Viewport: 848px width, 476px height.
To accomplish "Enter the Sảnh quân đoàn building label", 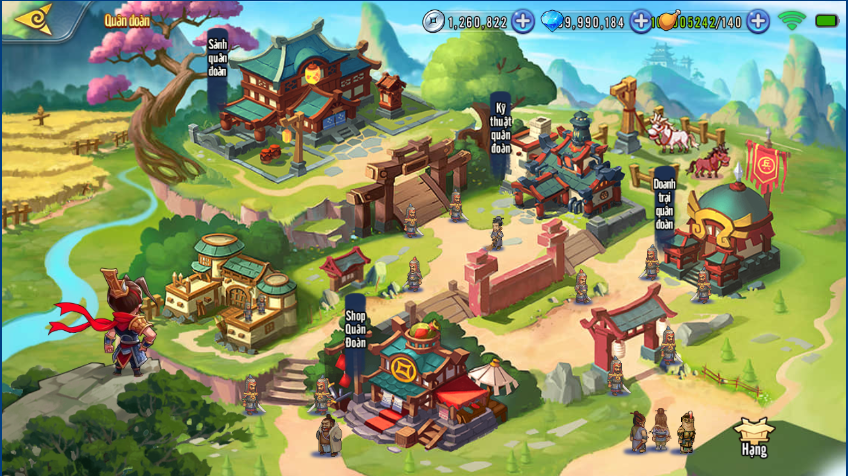I will tap(218, 59).
